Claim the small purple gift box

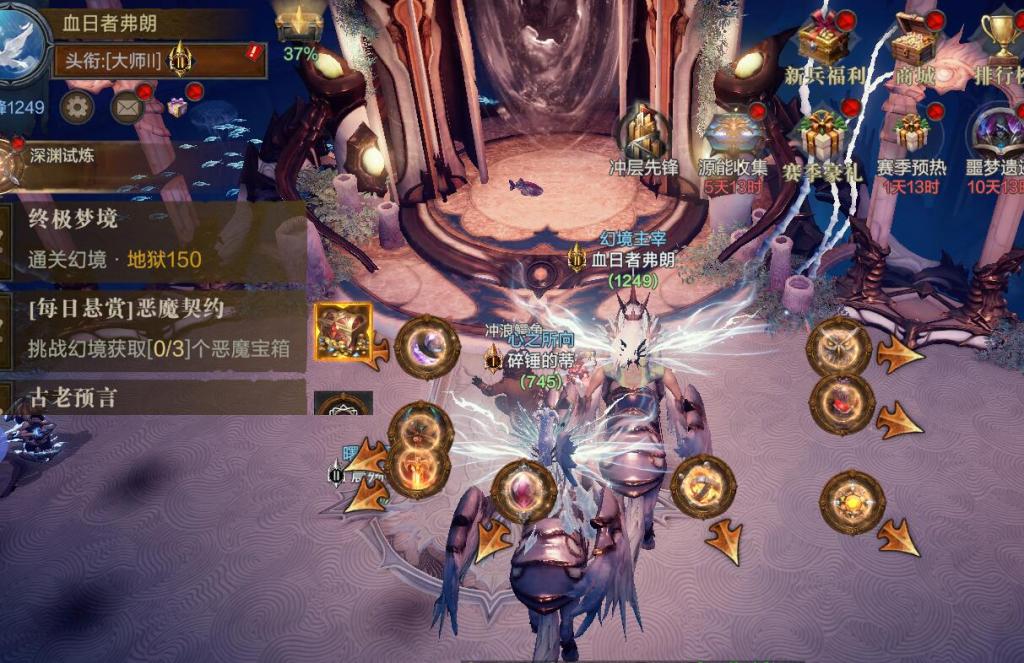[177, 106]
